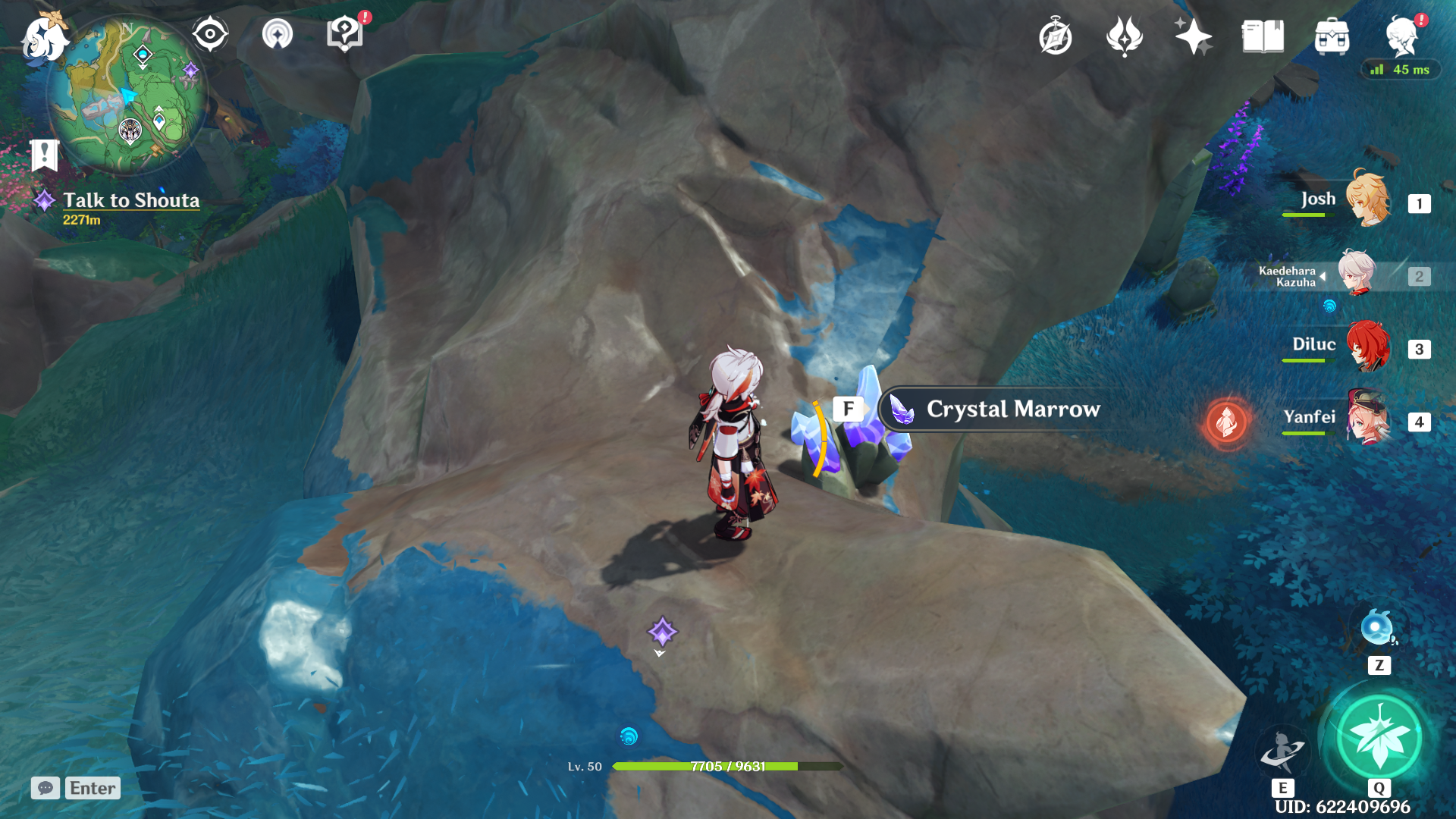
Task: Open the Battle Pass wings icon
Action: [1124, 34]
